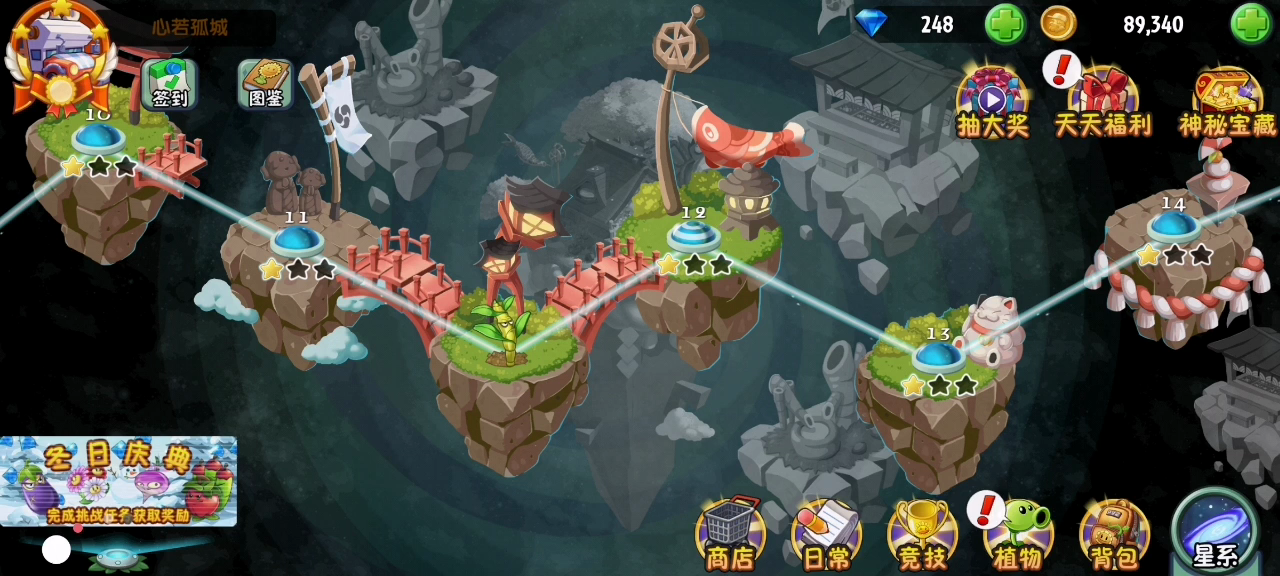Enter level 12 node
The height and width of the screenshot is (576, 1280).
tap(694, 236)
